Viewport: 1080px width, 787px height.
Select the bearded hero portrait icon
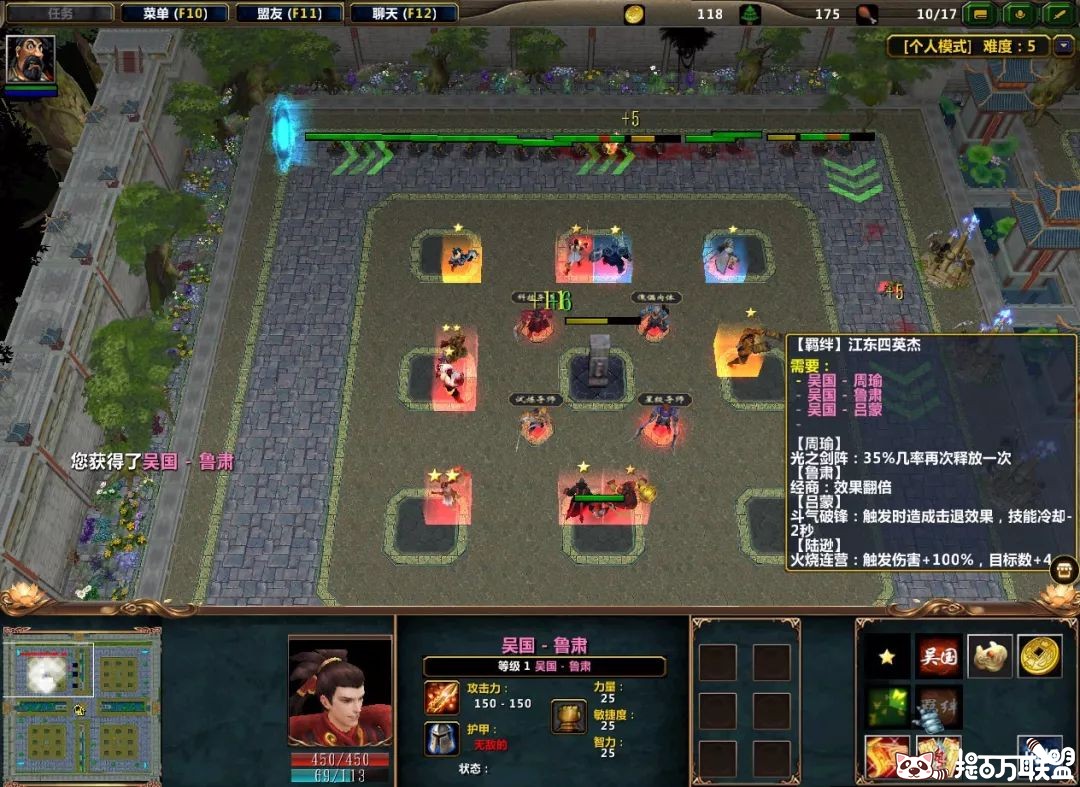coord(30,59)
